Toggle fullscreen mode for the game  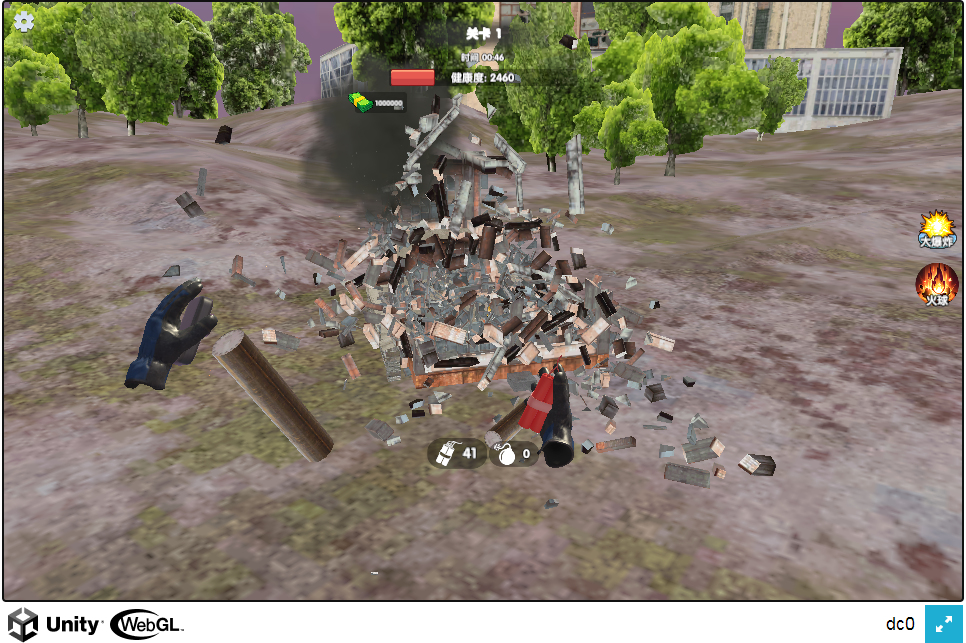tap(943, 624)
